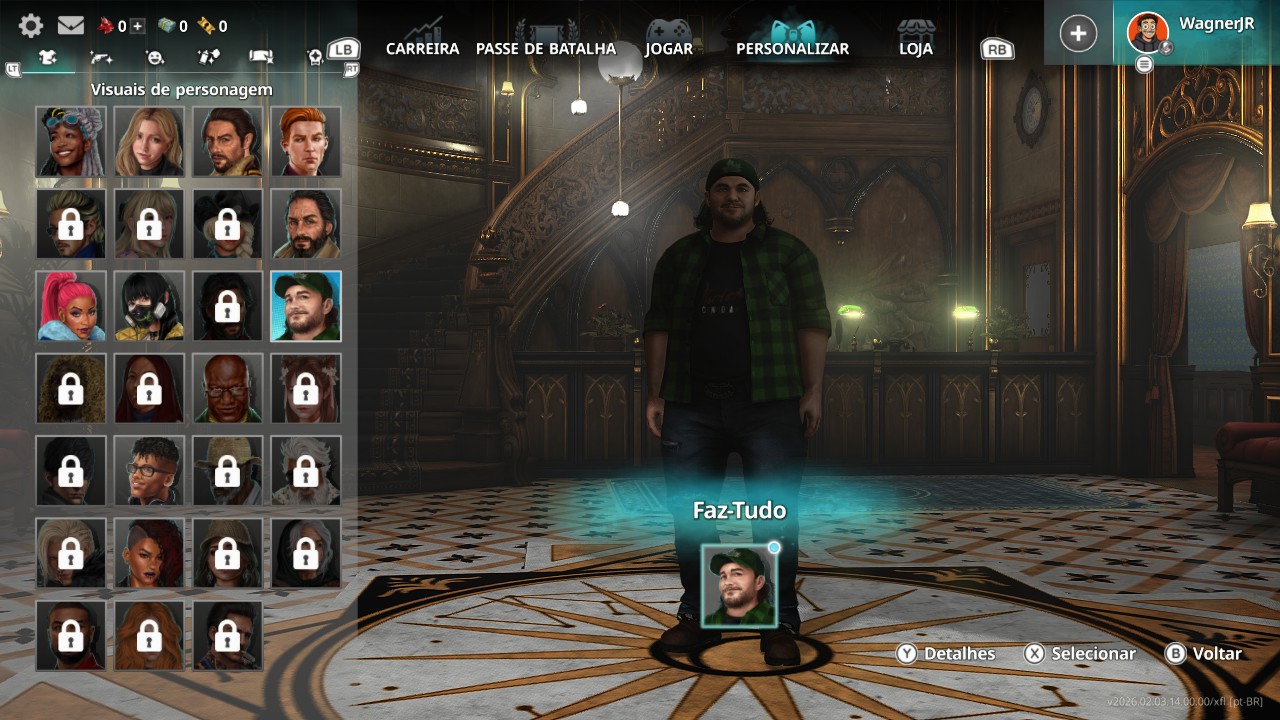This screenshot has width=1280, height=720.
Task: Switch to the banner customization tab
Action: tap(261, 58)
